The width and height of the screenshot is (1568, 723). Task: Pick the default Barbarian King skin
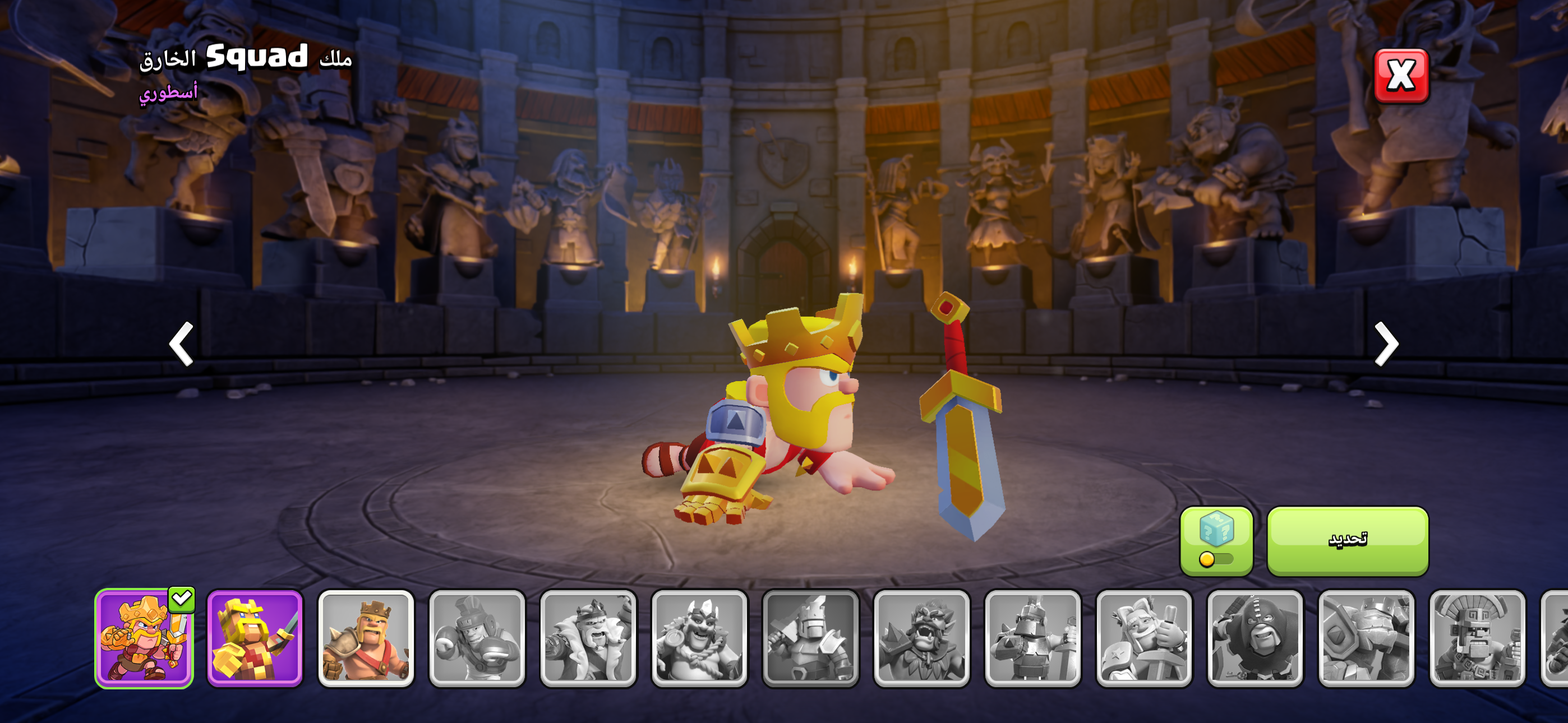[x=366, y=638]
